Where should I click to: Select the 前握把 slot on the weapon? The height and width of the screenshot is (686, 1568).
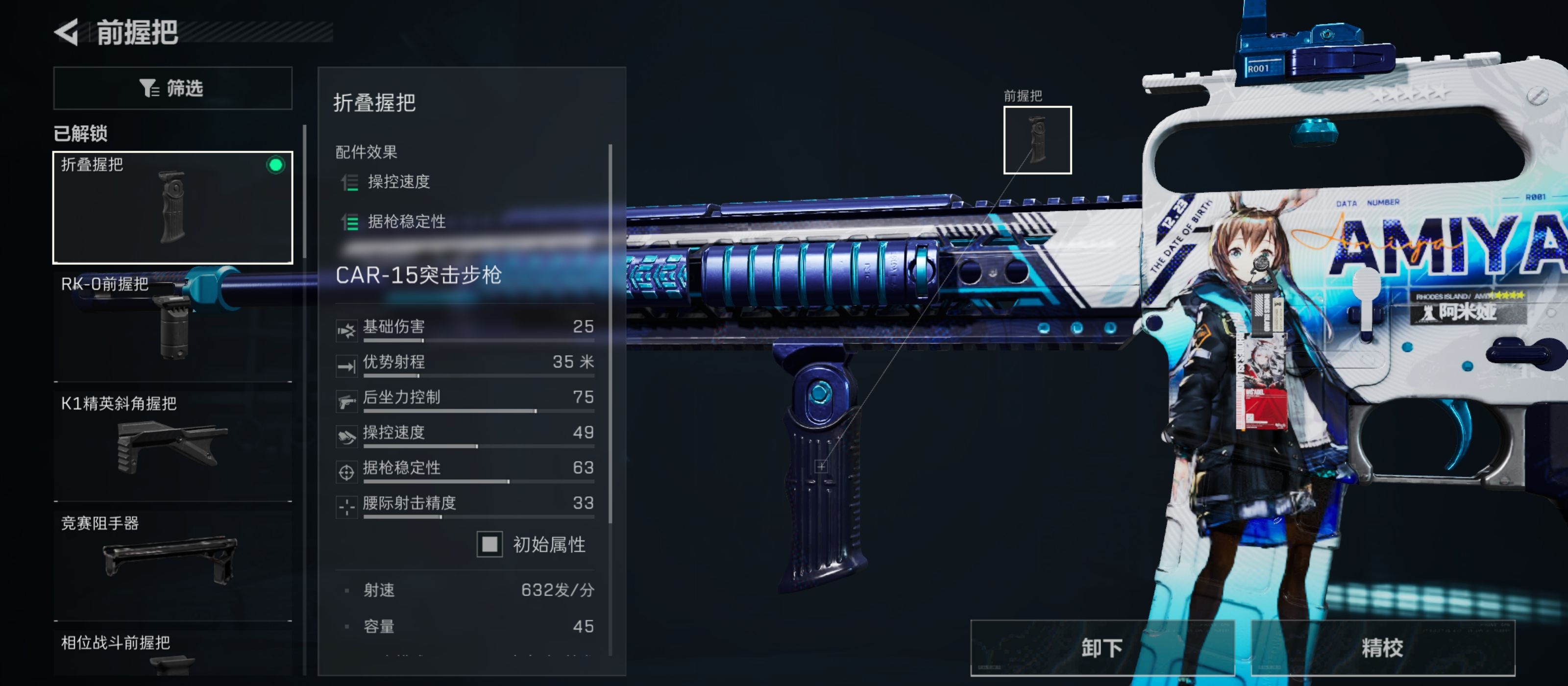[x=1037, y=140]
